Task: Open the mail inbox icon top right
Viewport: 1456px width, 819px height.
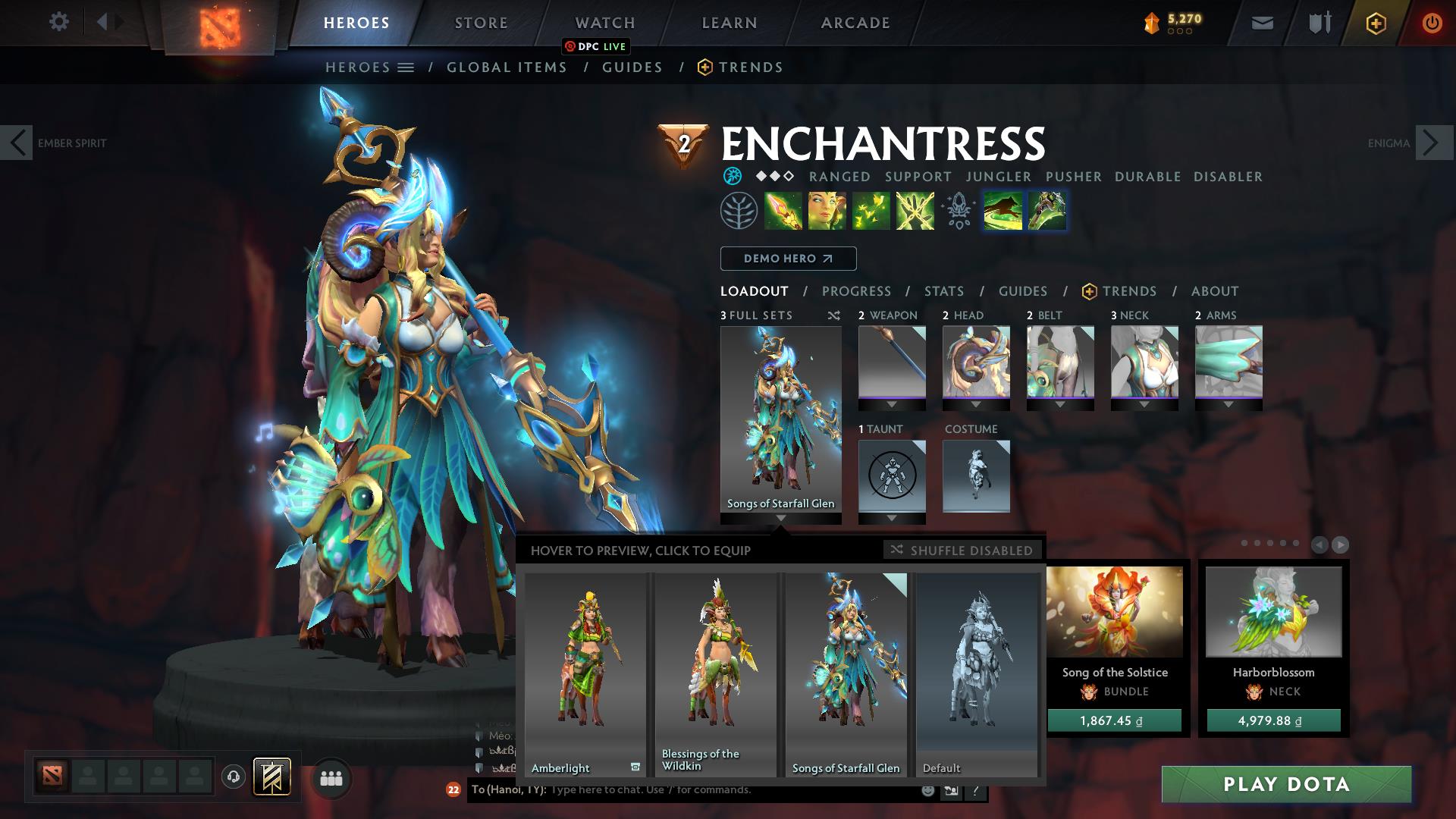Action: click(x=1261, y=22)
